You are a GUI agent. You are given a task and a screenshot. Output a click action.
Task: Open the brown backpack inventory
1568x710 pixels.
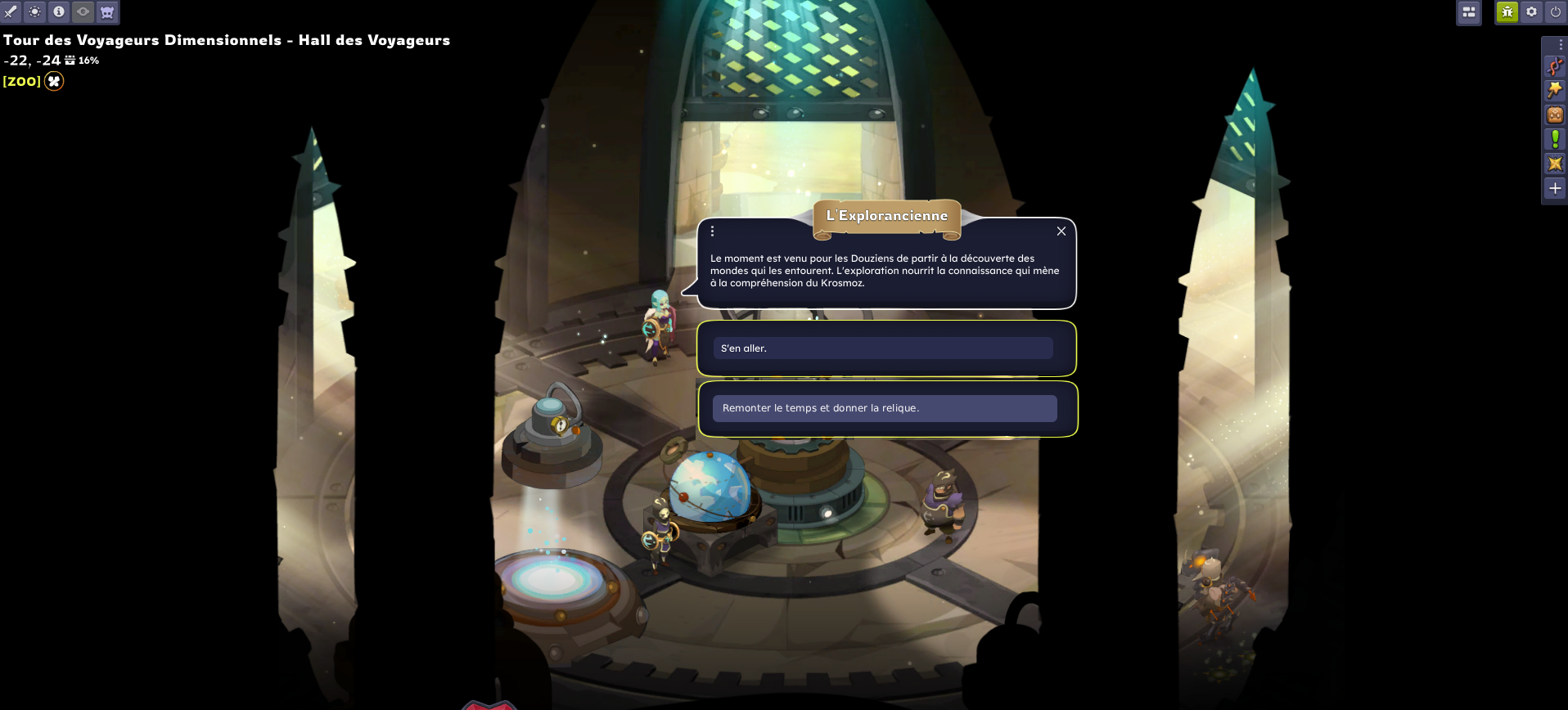(x=1555, y=115)
